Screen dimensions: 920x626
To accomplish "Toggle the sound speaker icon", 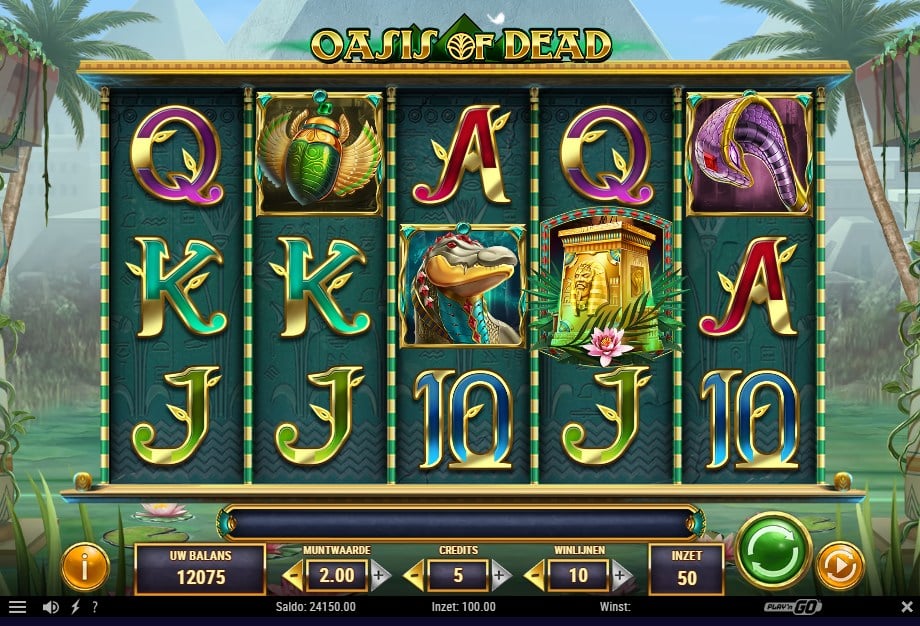I will click(50, 607).
